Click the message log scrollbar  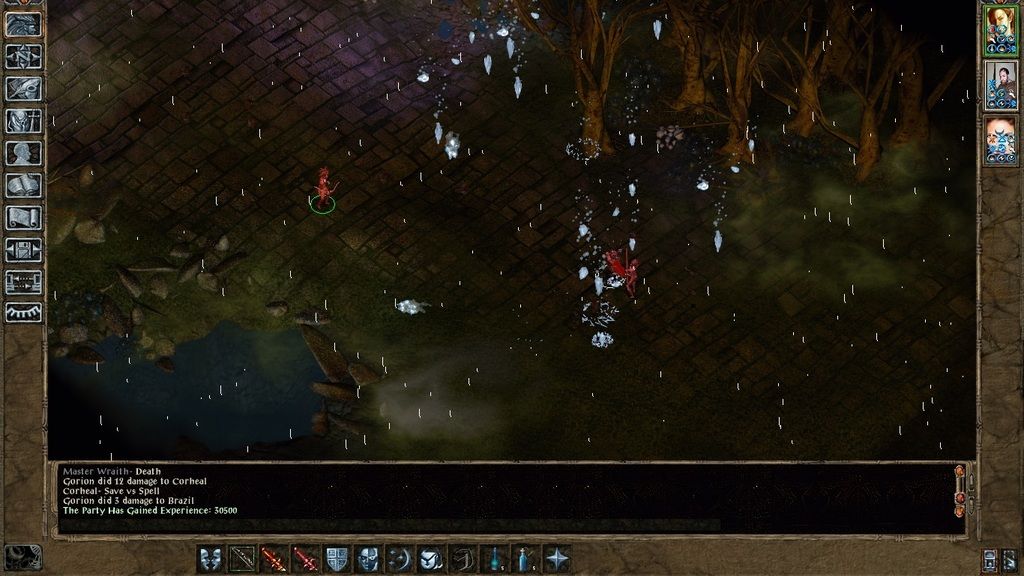(960, 490)
